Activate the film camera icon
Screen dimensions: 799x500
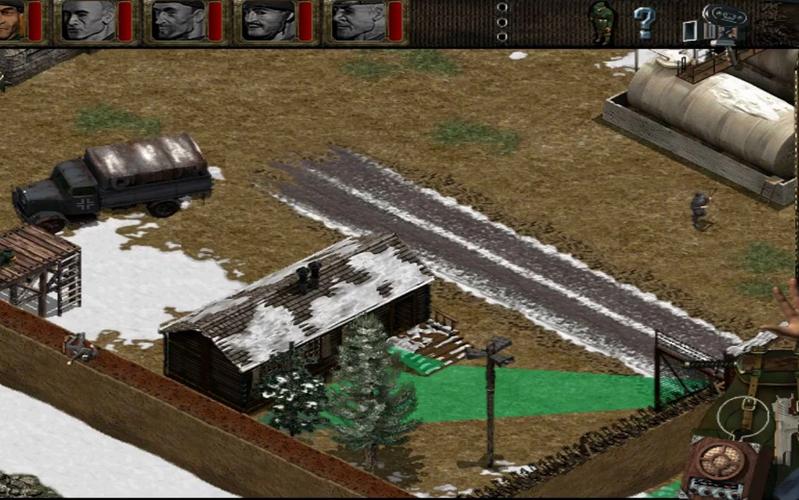click(723, 20)
